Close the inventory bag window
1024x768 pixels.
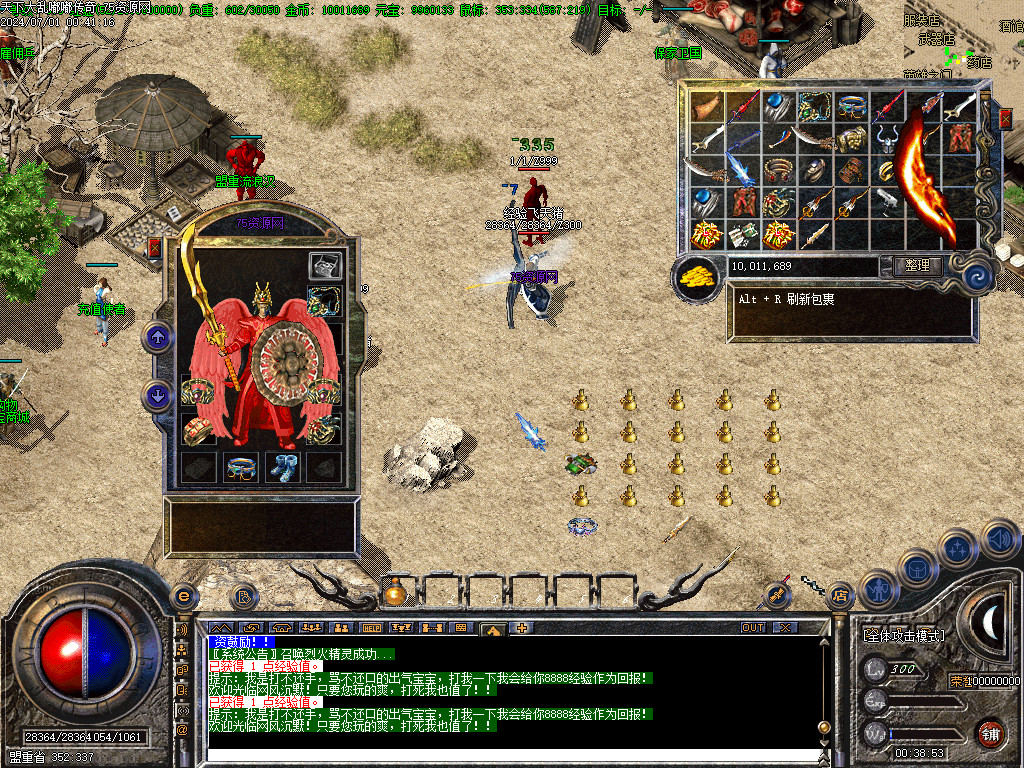[1005, 119]
